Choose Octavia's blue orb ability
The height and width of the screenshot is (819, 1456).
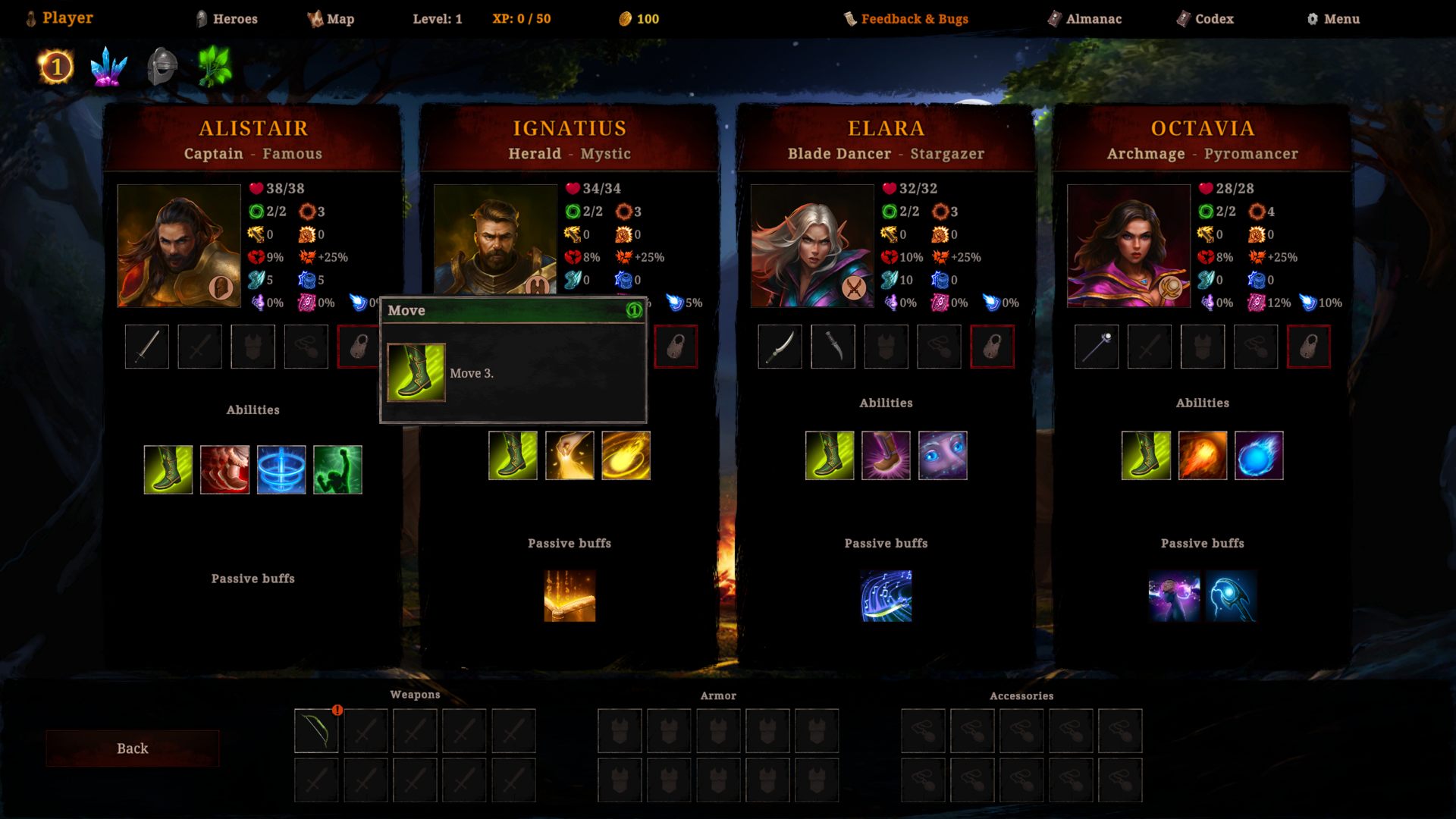pyautogui.click(x=1259, y=456)
